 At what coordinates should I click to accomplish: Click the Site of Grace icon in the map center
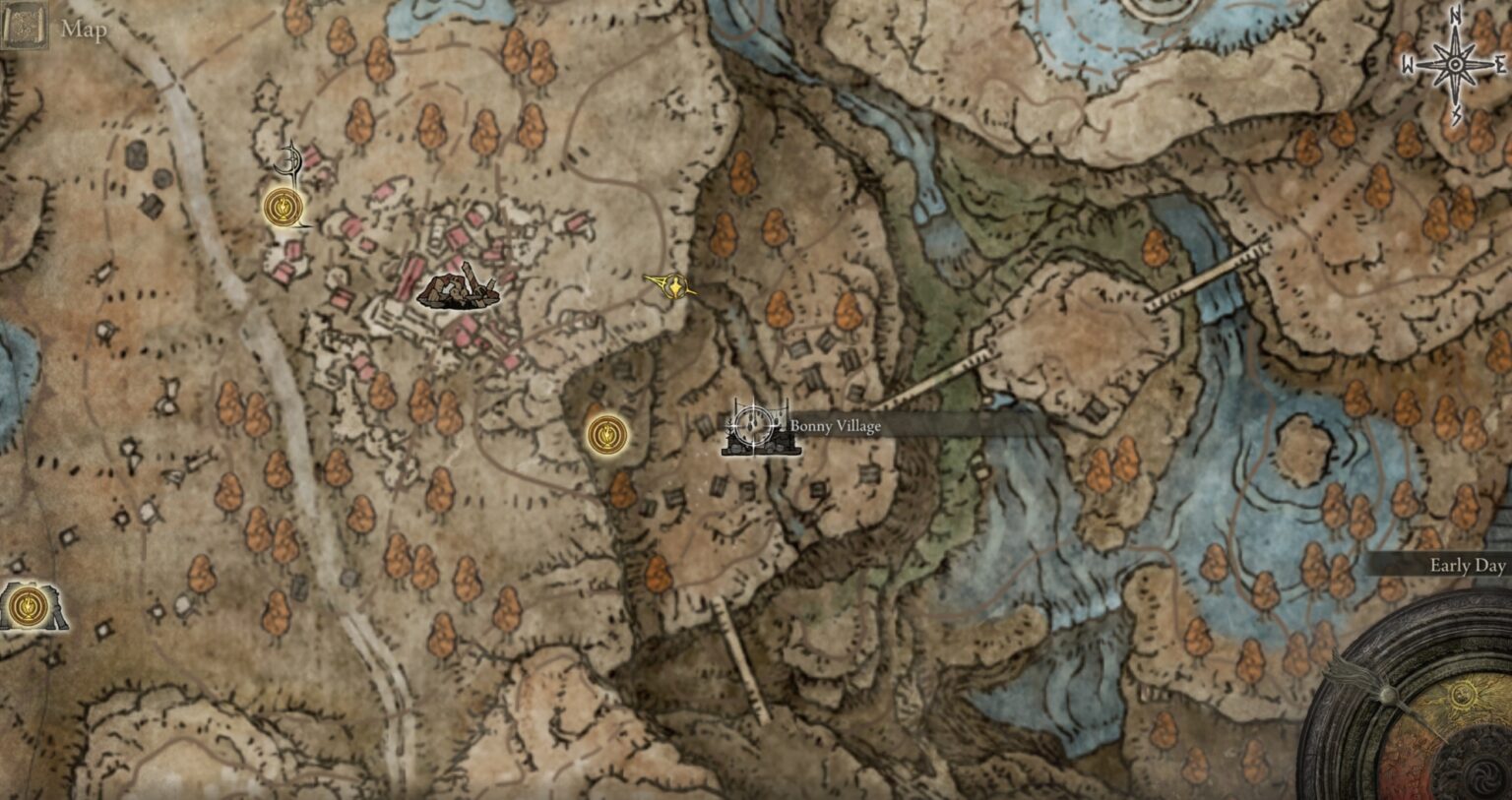(607, 432)
